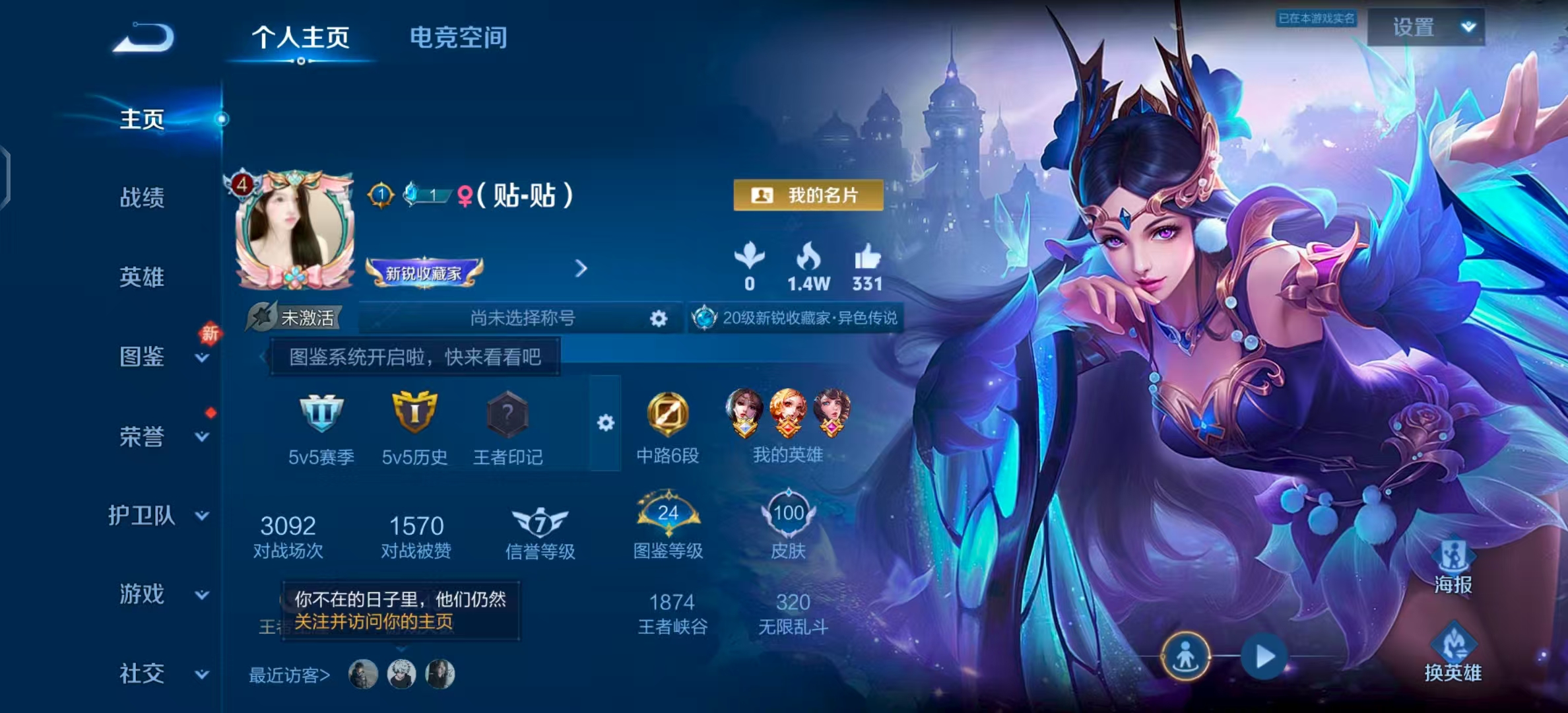Open the 王者印记 locked badge

point(507,415)
